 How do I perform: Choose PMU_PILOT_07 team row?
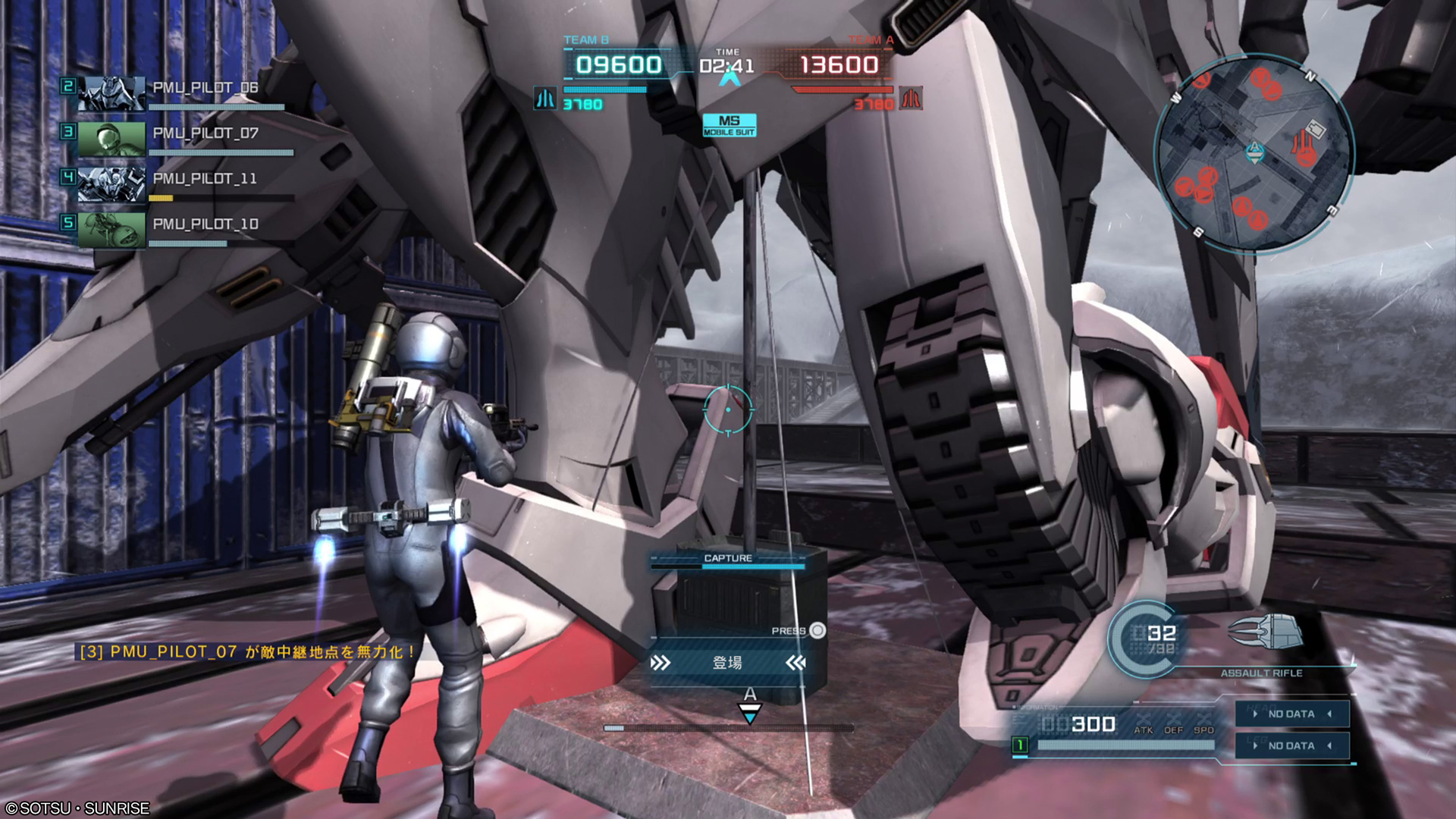182,137
